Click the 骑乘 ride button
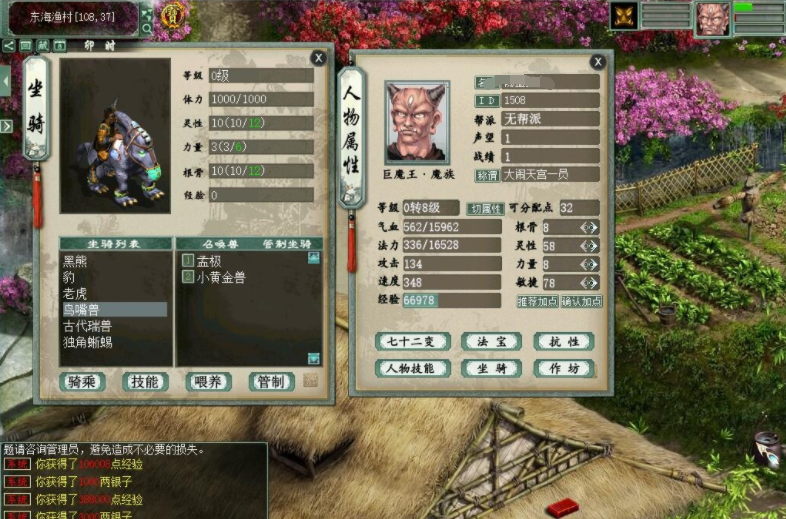Viewport: 786px width, 519px height. pyautogui.click(x=83, y=381)
